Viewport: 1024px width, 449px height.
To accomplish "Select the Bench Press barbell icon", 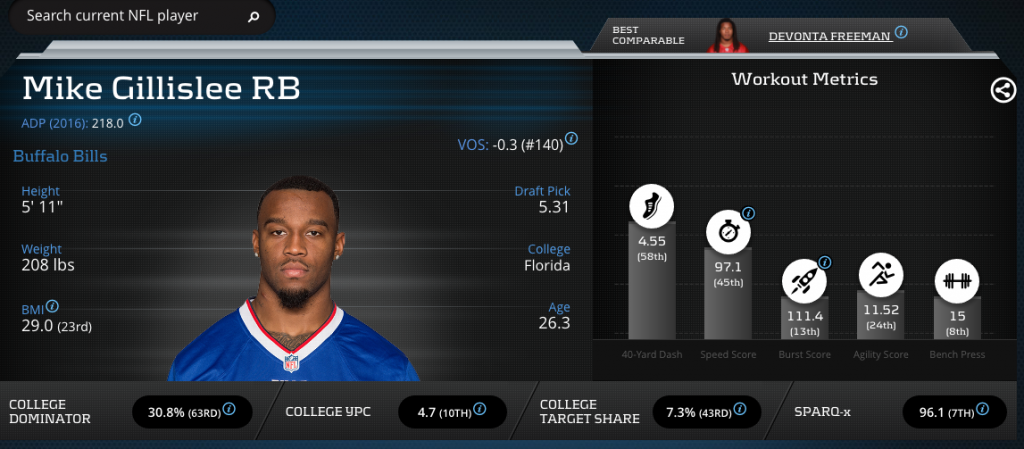I will tap(957, 280).
